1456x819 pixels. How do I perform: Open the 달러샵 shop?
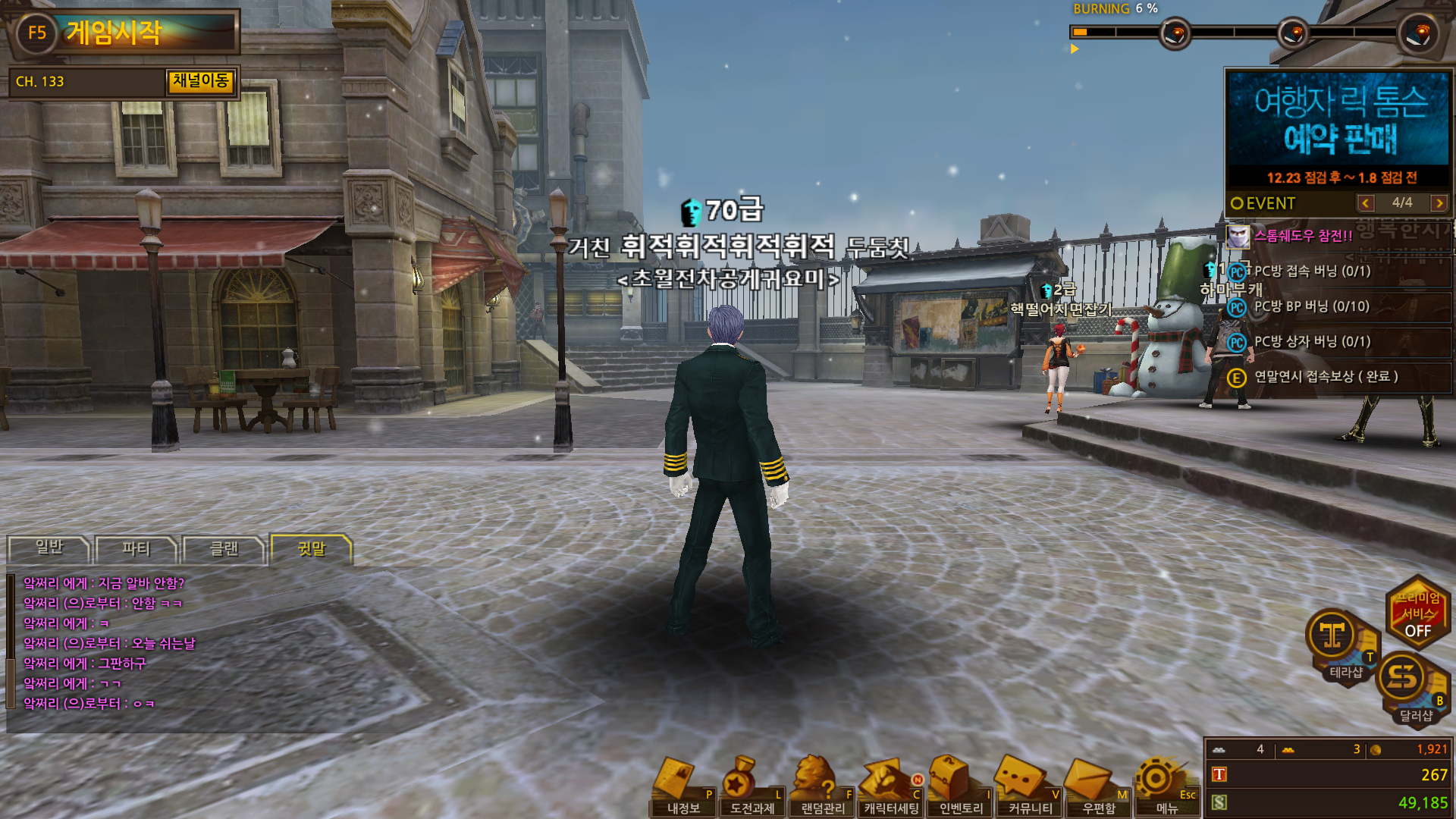coord(1412,685)
